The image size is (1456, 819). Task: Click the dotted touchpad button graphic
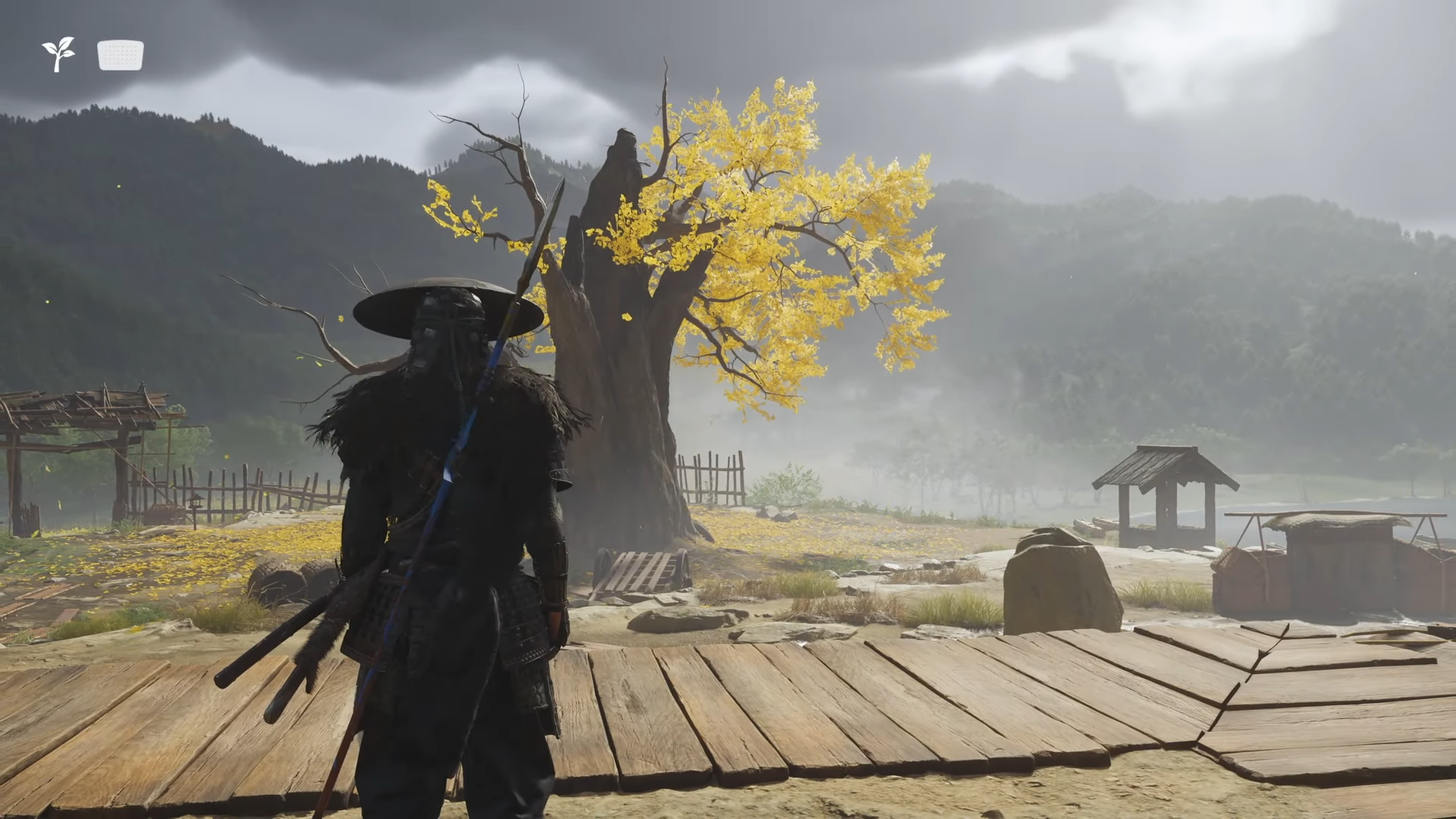[120, 55]
